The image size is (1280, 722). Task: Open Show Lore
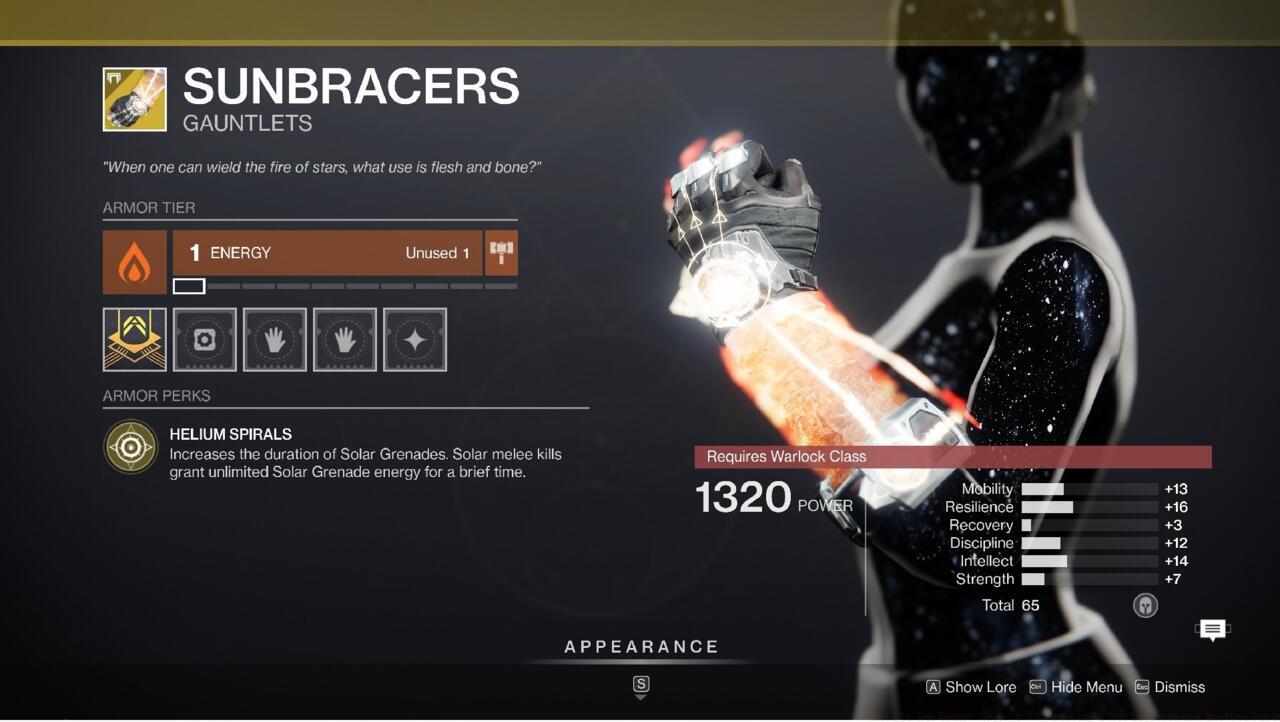pos(969,687)
